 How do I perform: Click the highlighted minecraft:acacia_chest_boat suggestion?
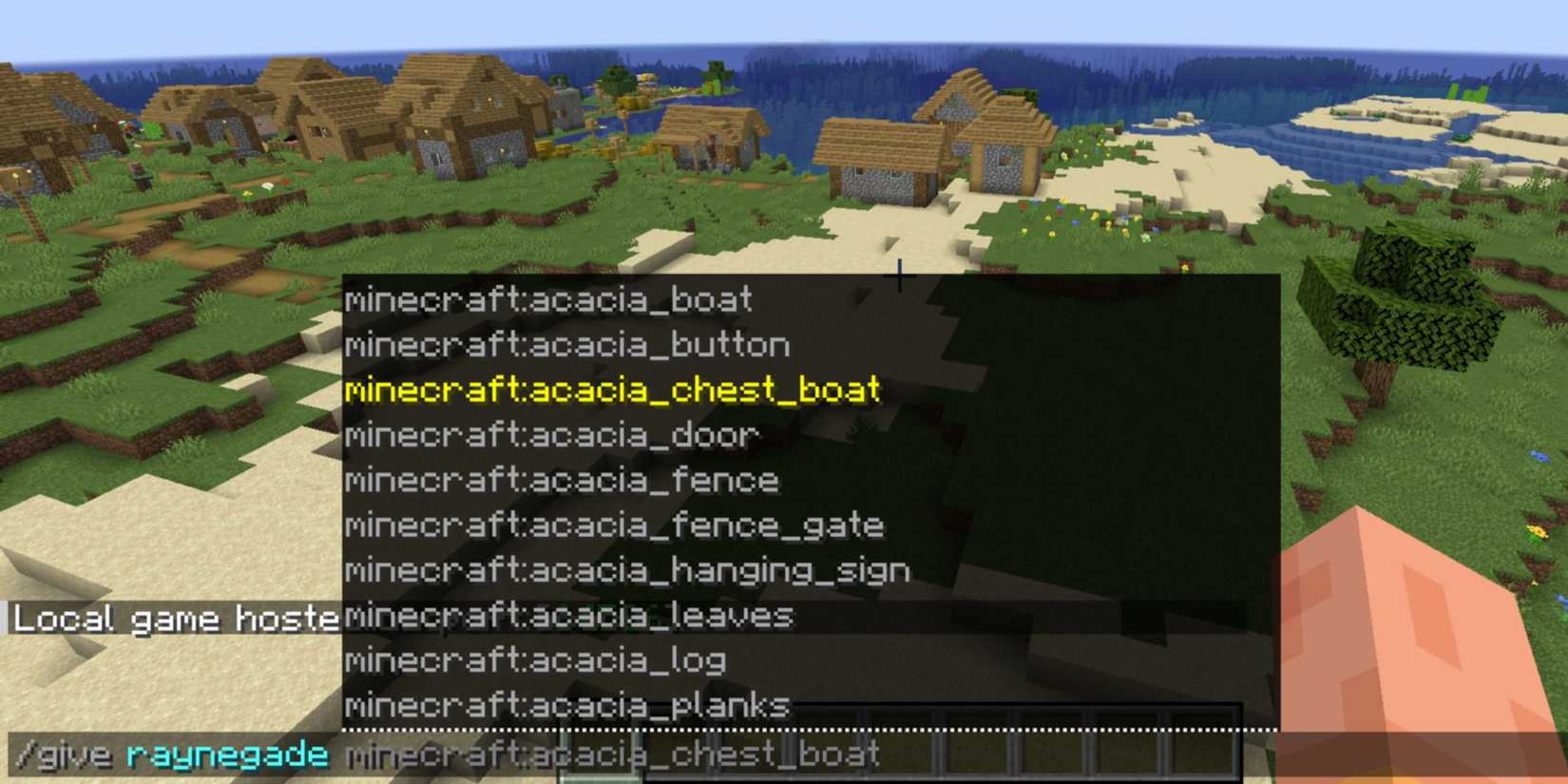pyautogui.click(x=613, y=391)
